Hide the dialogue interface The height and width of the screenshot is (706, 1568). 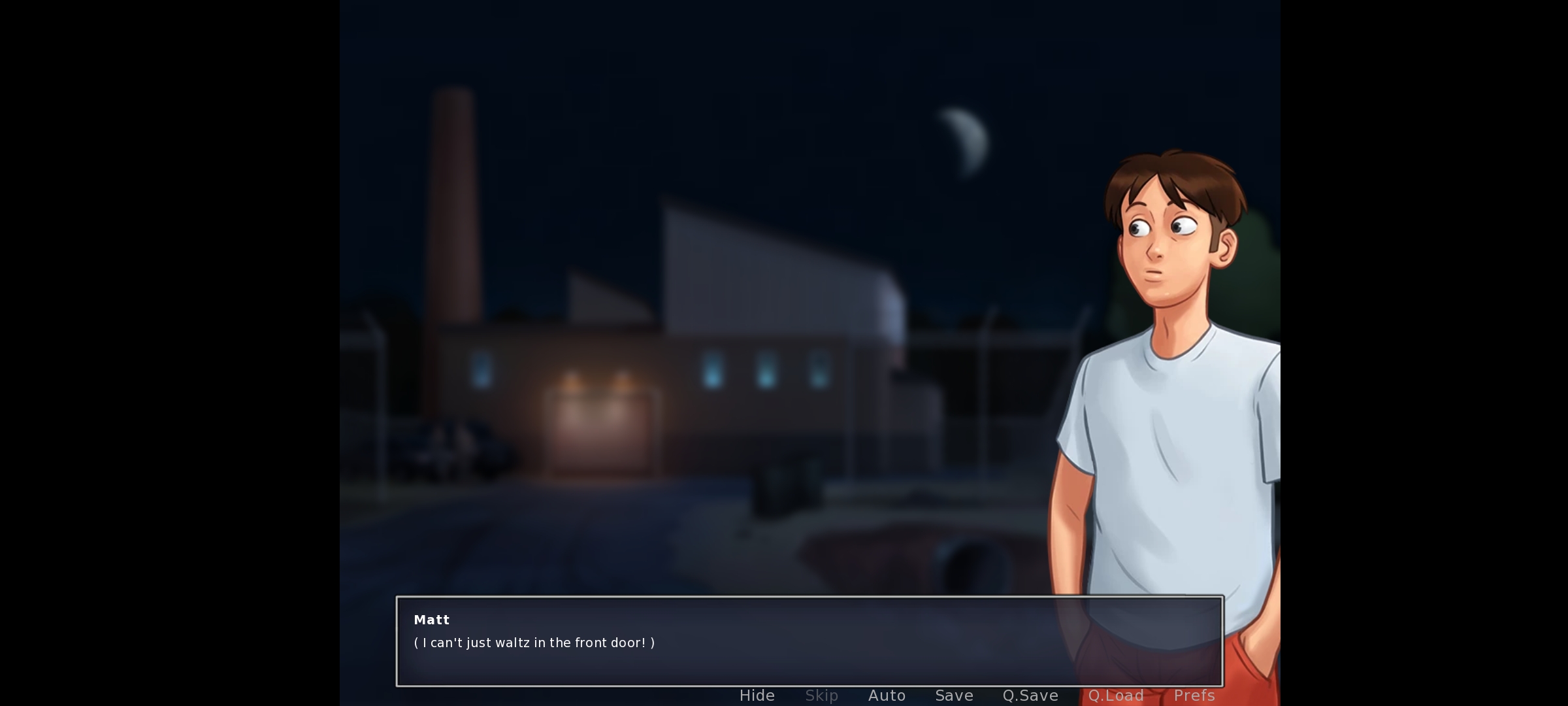[757, 696]
